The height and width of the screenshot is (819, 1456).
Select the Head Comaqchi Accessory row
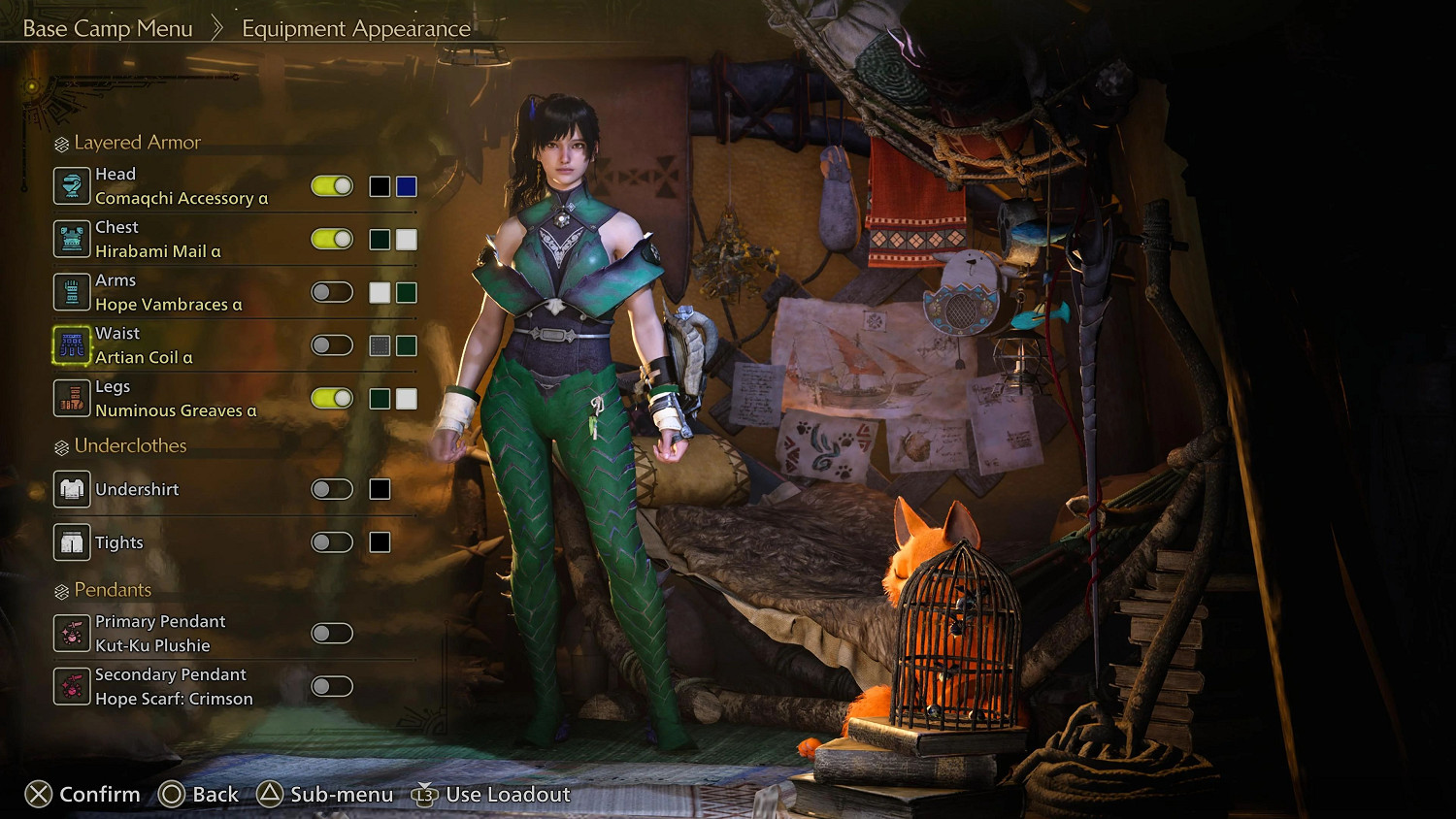coord(181,186)
